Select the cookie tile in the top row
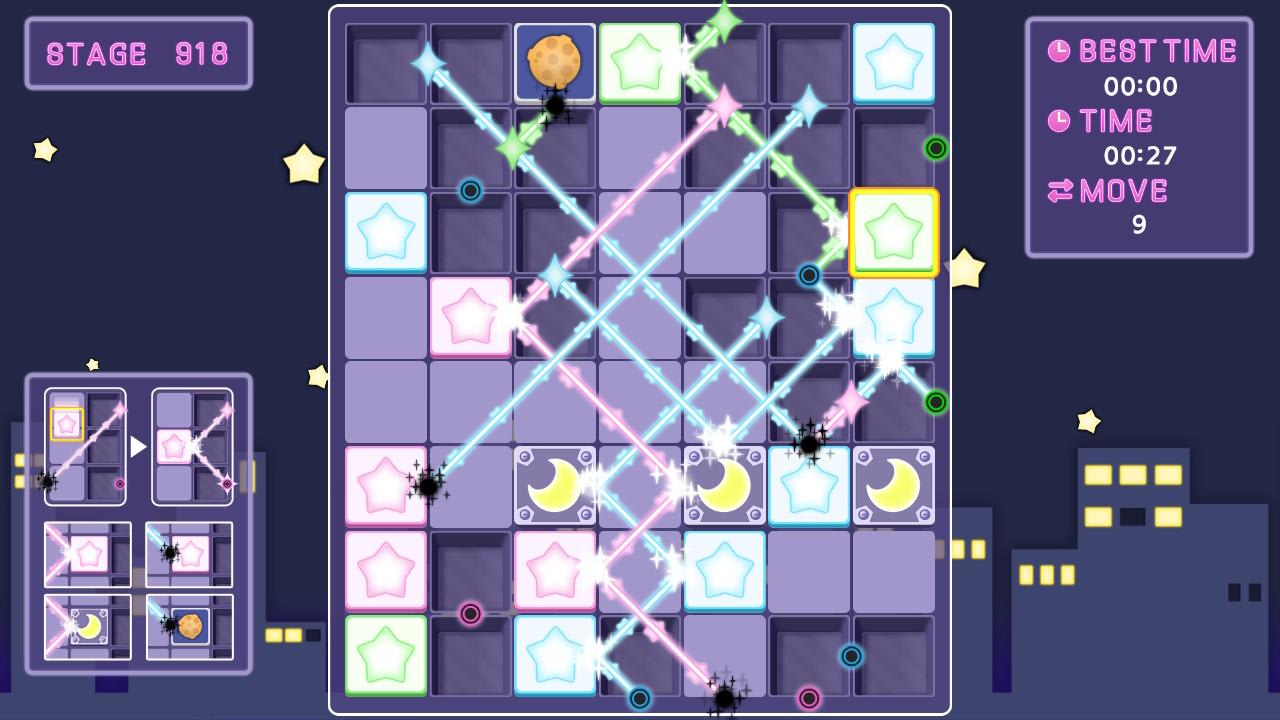 555,63
